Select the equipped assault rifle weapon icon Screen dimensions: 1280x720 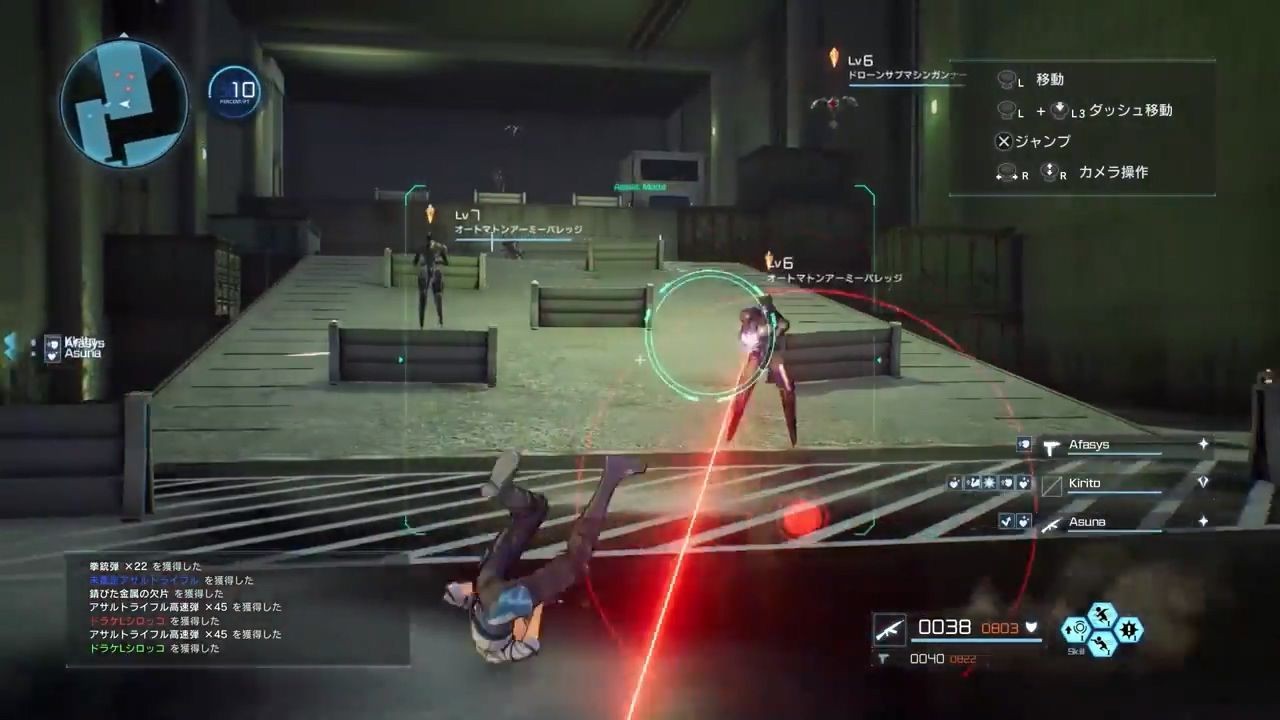tap(889, 628)
